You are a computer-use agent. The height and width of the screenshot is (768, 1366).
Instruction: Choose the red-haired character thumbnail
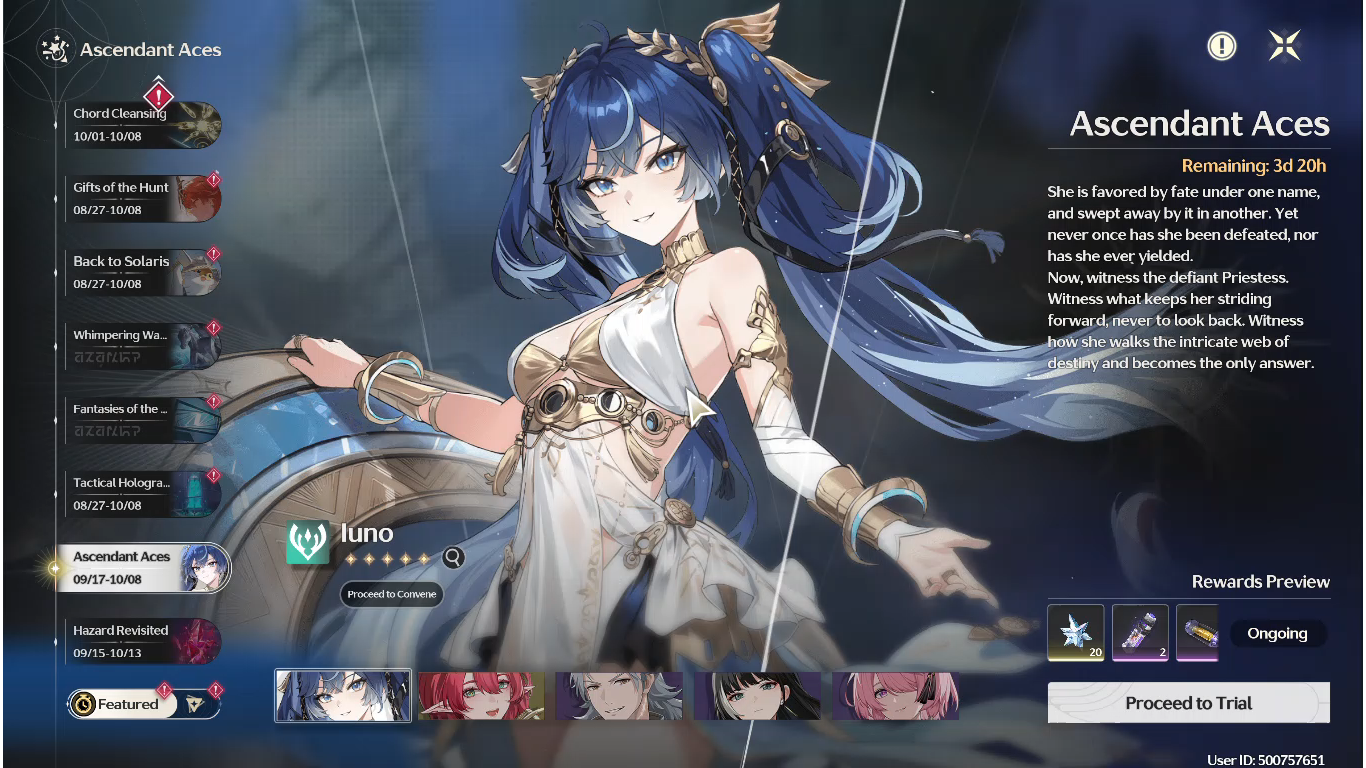coord(481,696)
